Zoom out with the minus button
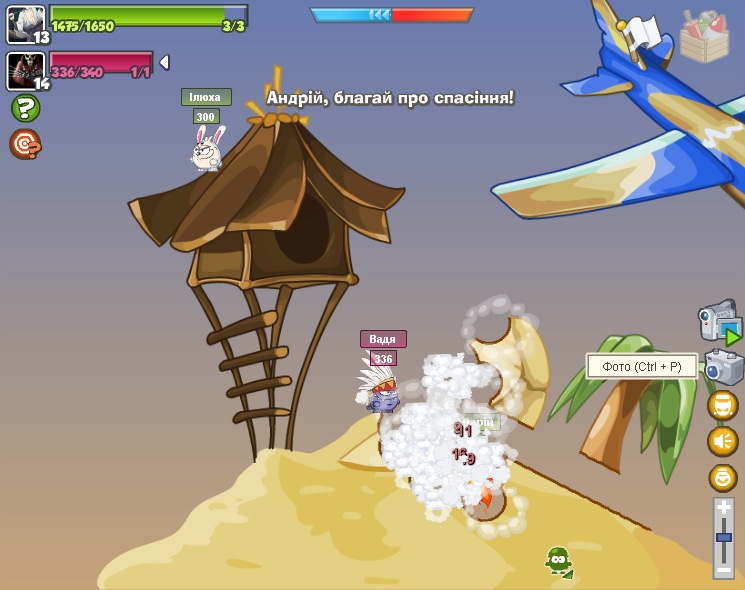745x590 pixels. pyautogui.click(x=723, y=569)
